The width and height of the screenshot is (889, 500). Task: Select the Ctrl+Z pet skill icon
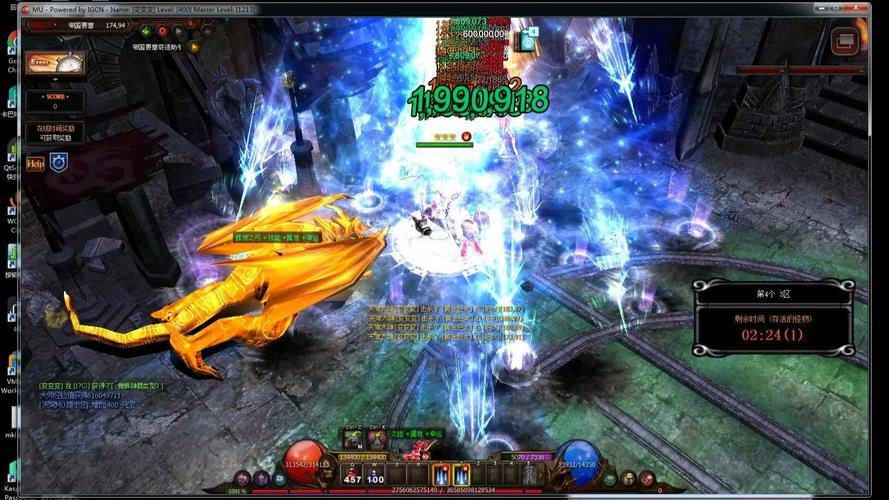pos(353,439)
